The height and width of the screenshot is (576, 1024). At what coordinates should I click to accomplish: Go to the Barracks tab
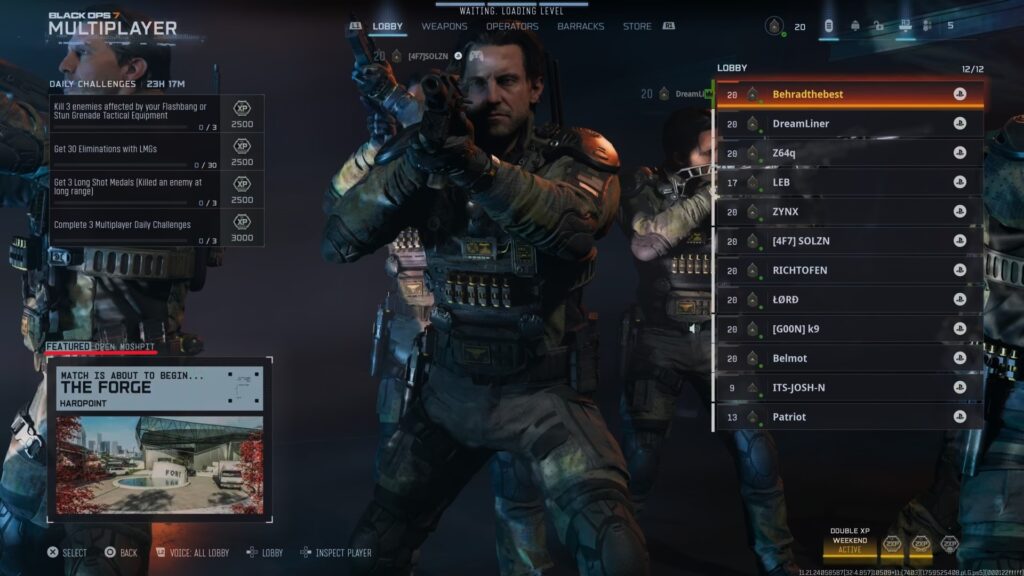click(580, 26)
